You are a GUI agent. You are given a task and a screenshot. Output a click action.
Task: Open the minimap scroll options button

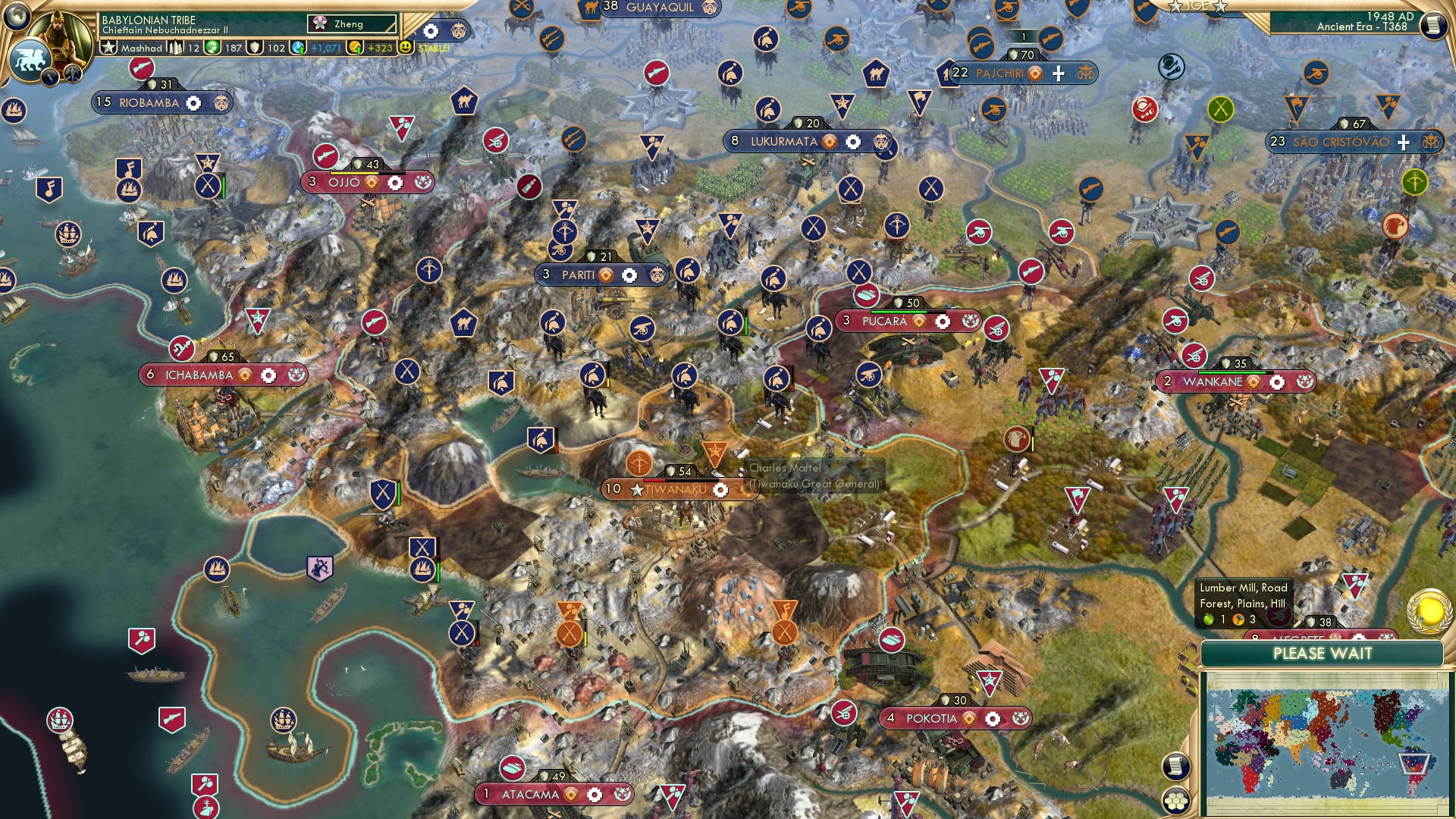pyautogui.click(x=1174, y=766)
